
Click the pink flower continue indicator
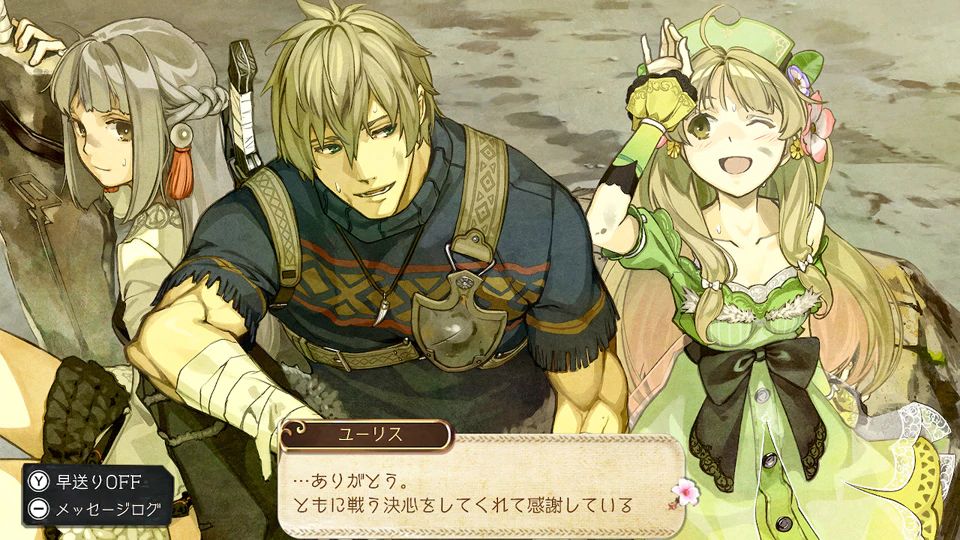[x=658, y=492]
